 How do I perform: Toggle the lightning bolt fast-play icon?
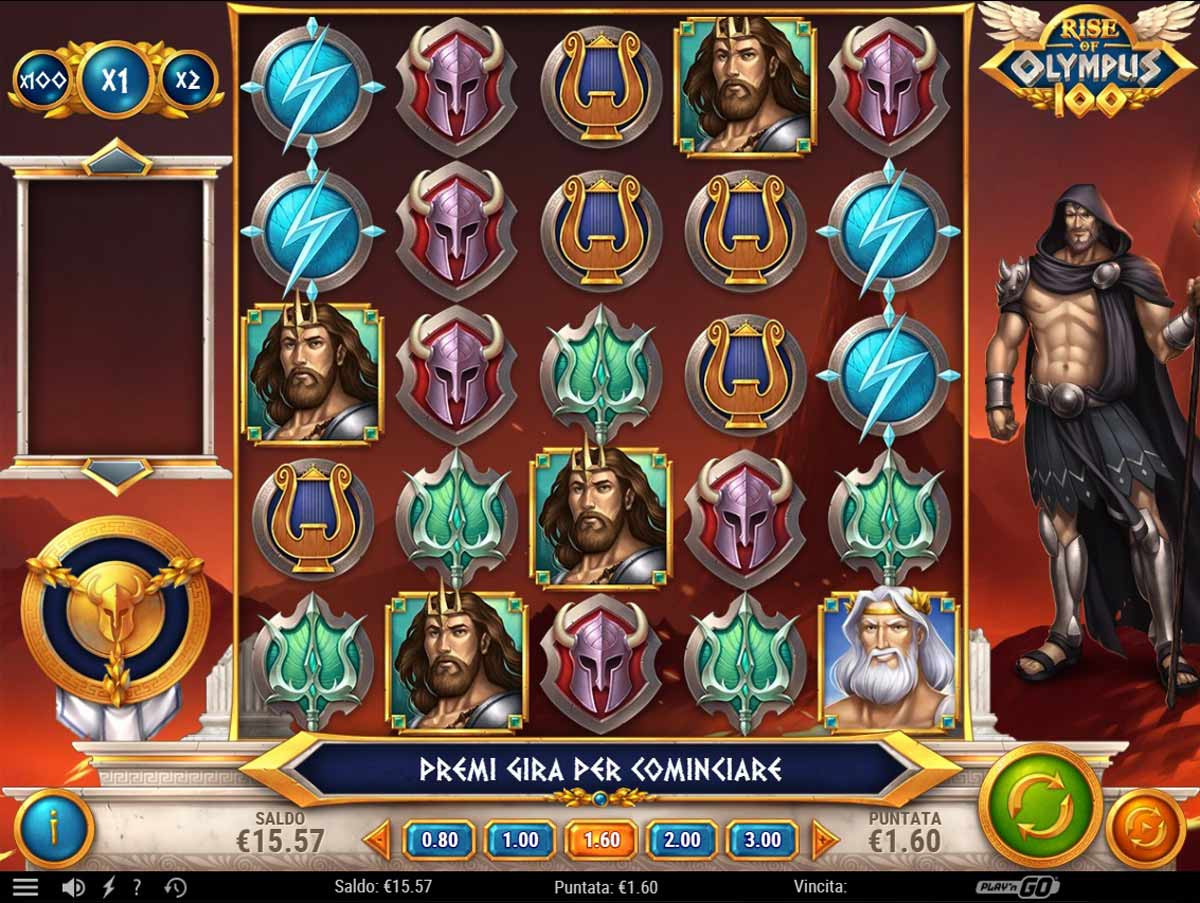point(108,887)
